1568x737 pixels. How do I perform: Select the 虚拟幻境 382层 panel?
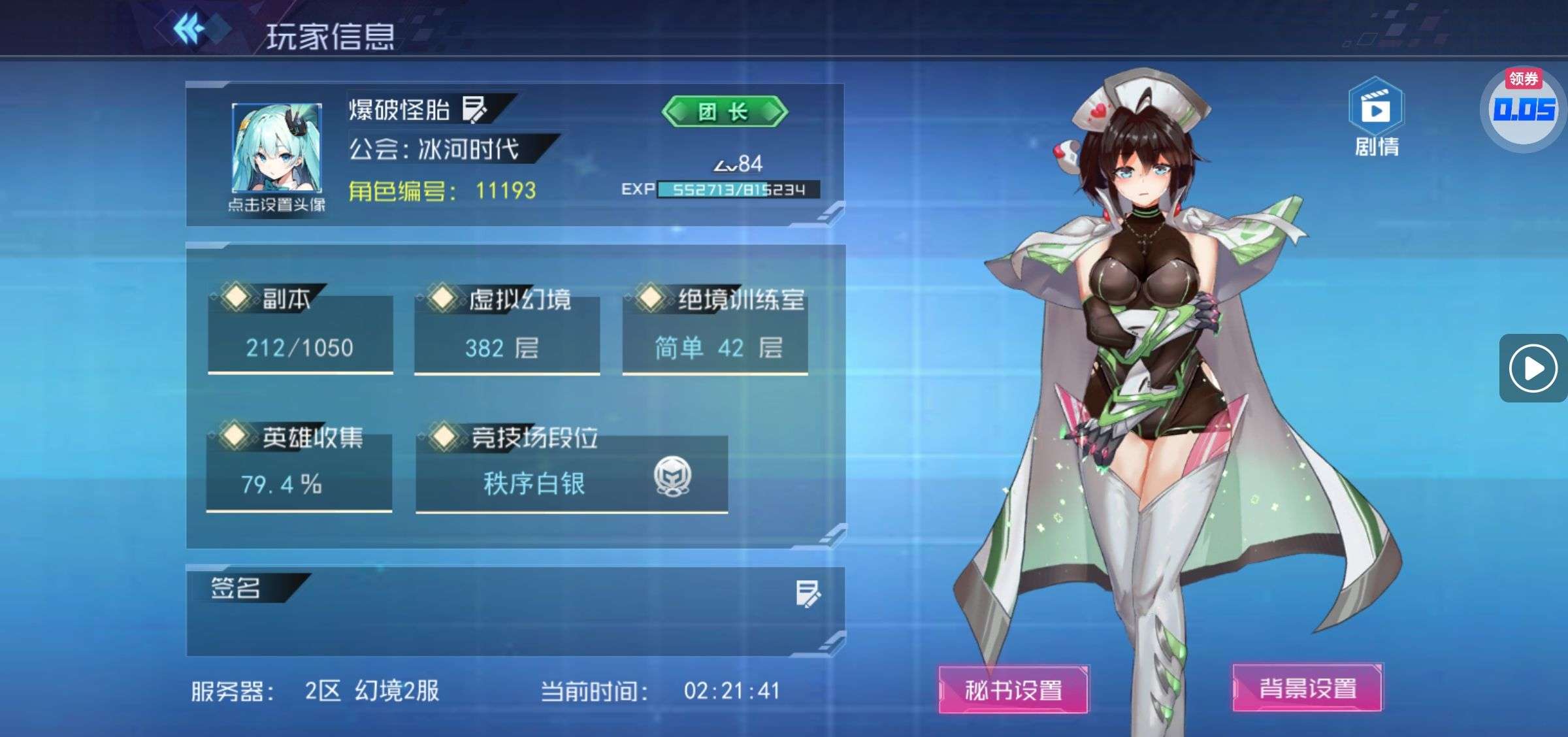coord(507,335)
